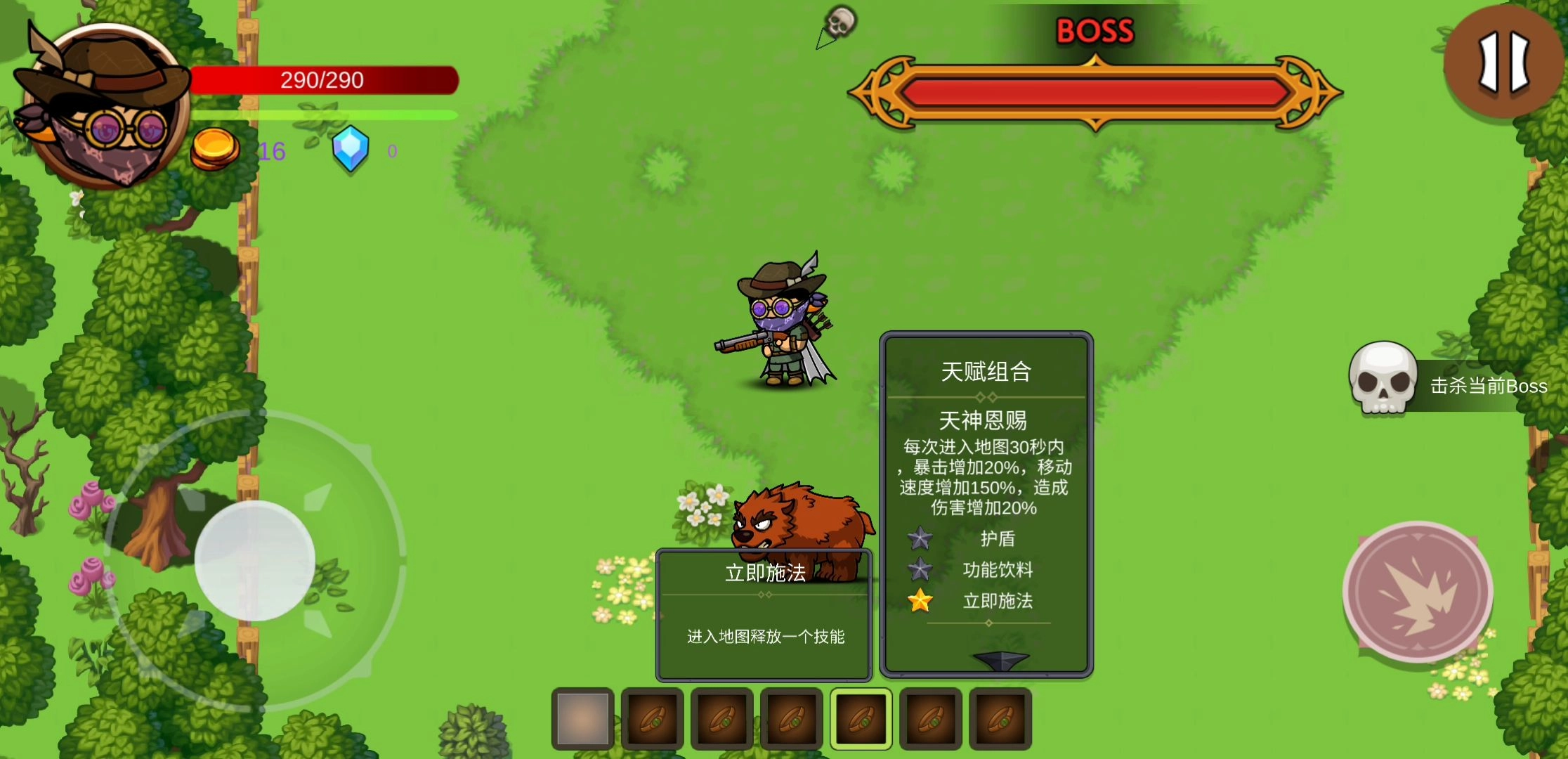Tap the blue diamond gem icon

pos(351,150)
